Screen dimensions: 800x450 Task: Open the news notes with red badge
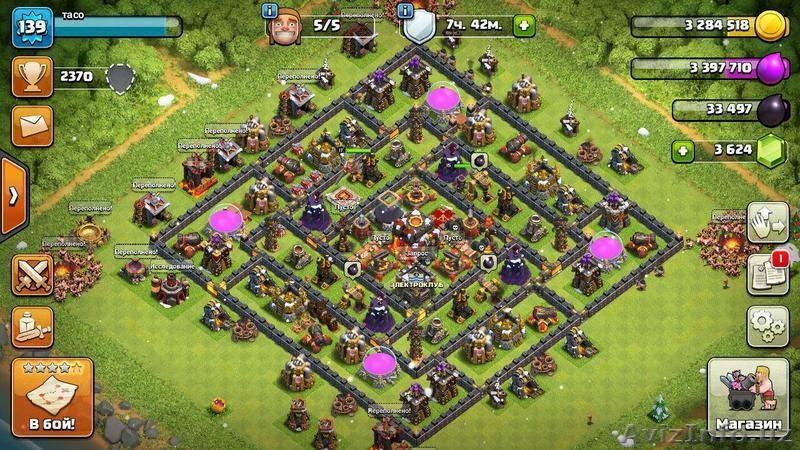(767, 273)
